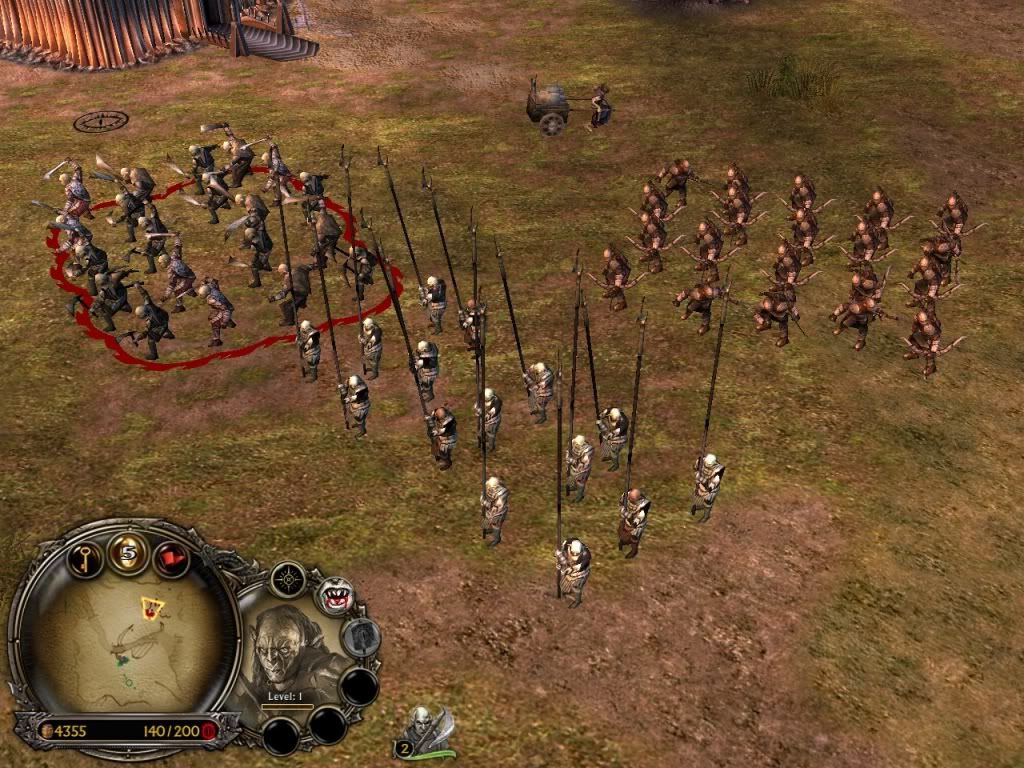Activate the fanged mouth ability
1024x768 pixels.
pyautogui.click(x=335, y=597)
